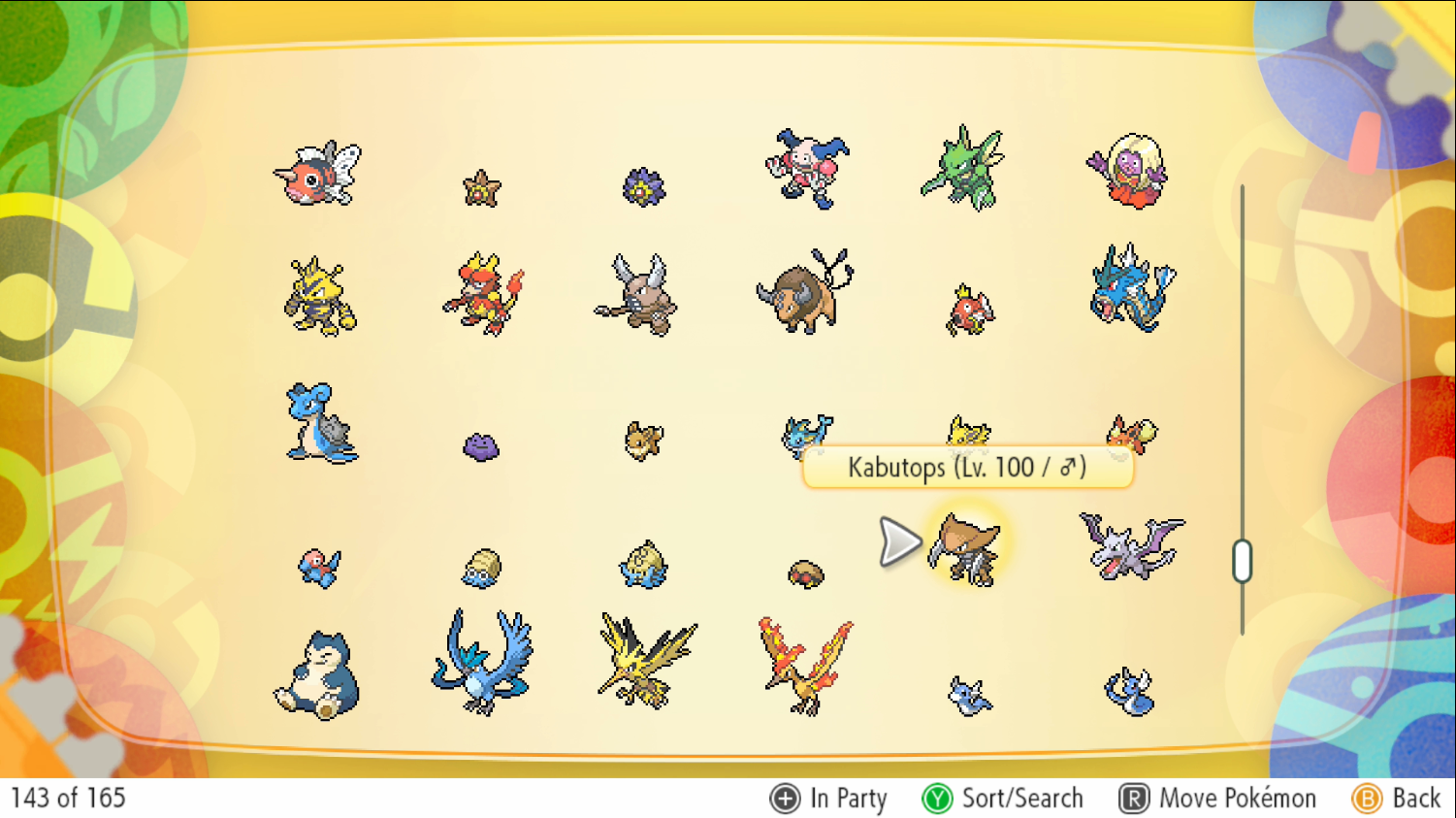Select the green Scyther
Viewport: 1456px width, 818px height.
(962, 168)
